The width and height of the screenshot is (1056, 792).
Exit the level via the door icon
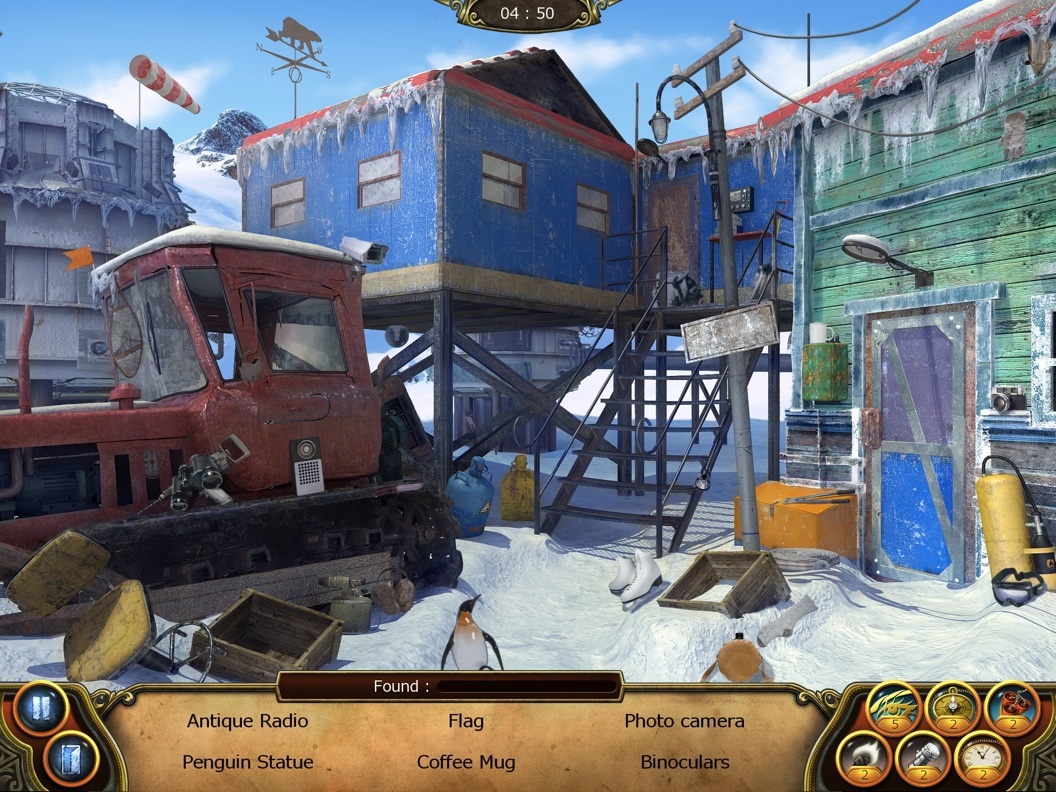point(70,759)
